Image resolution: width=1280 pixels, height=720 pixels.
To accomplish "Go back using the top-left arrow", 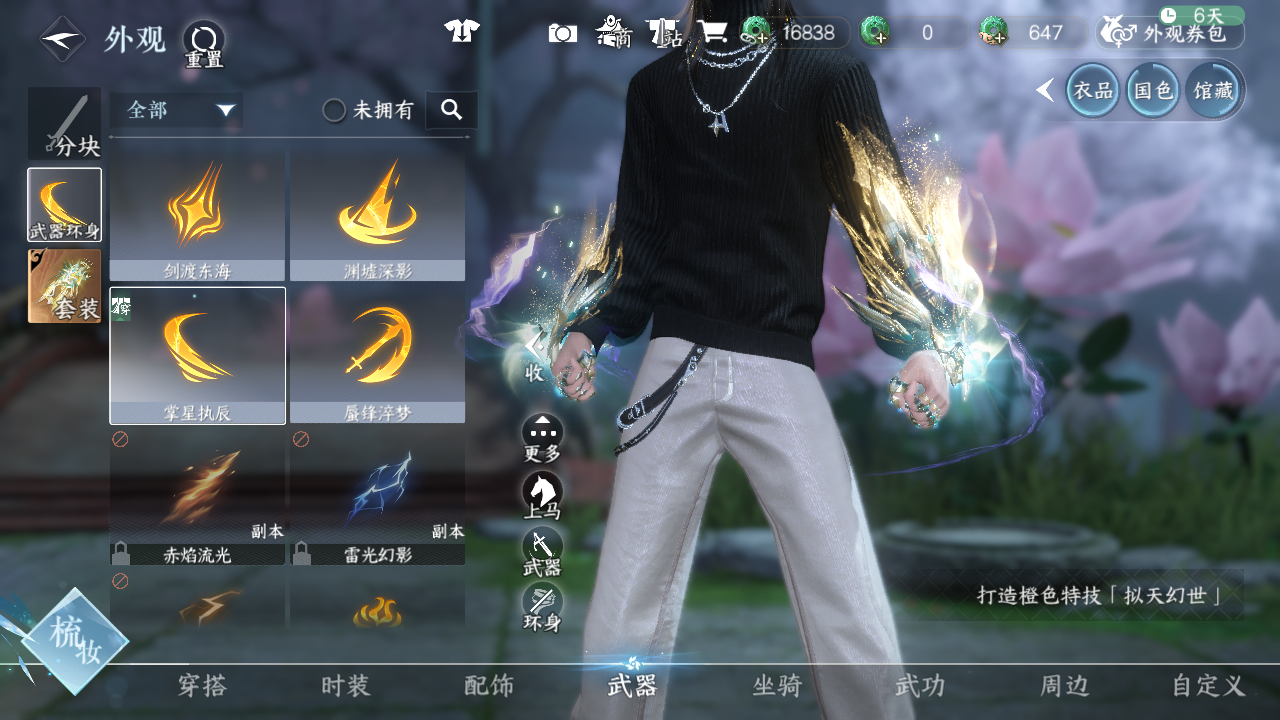I will [x=61, y=40].
